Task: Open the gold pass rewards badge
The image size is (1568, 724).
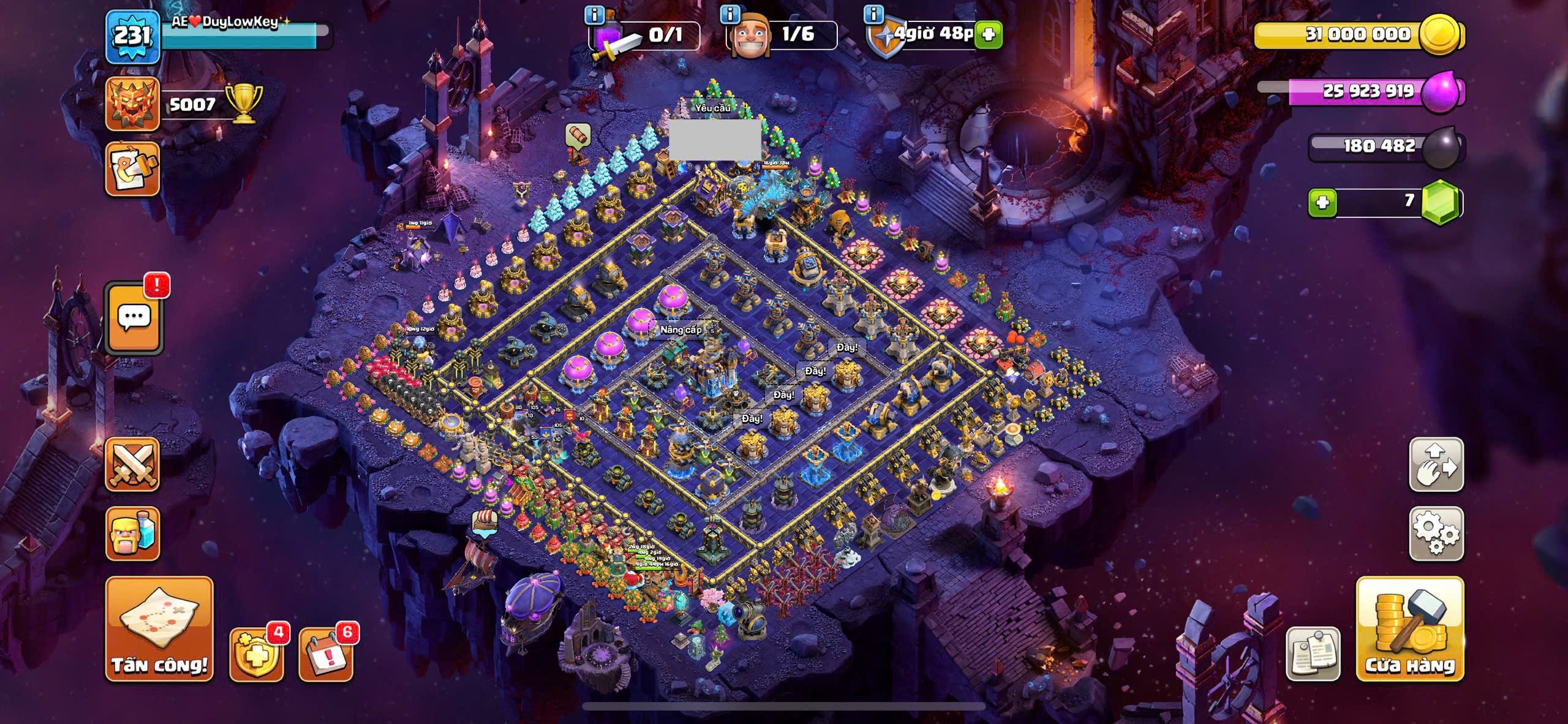Action: pyautogui.click(x=257, y=654)
